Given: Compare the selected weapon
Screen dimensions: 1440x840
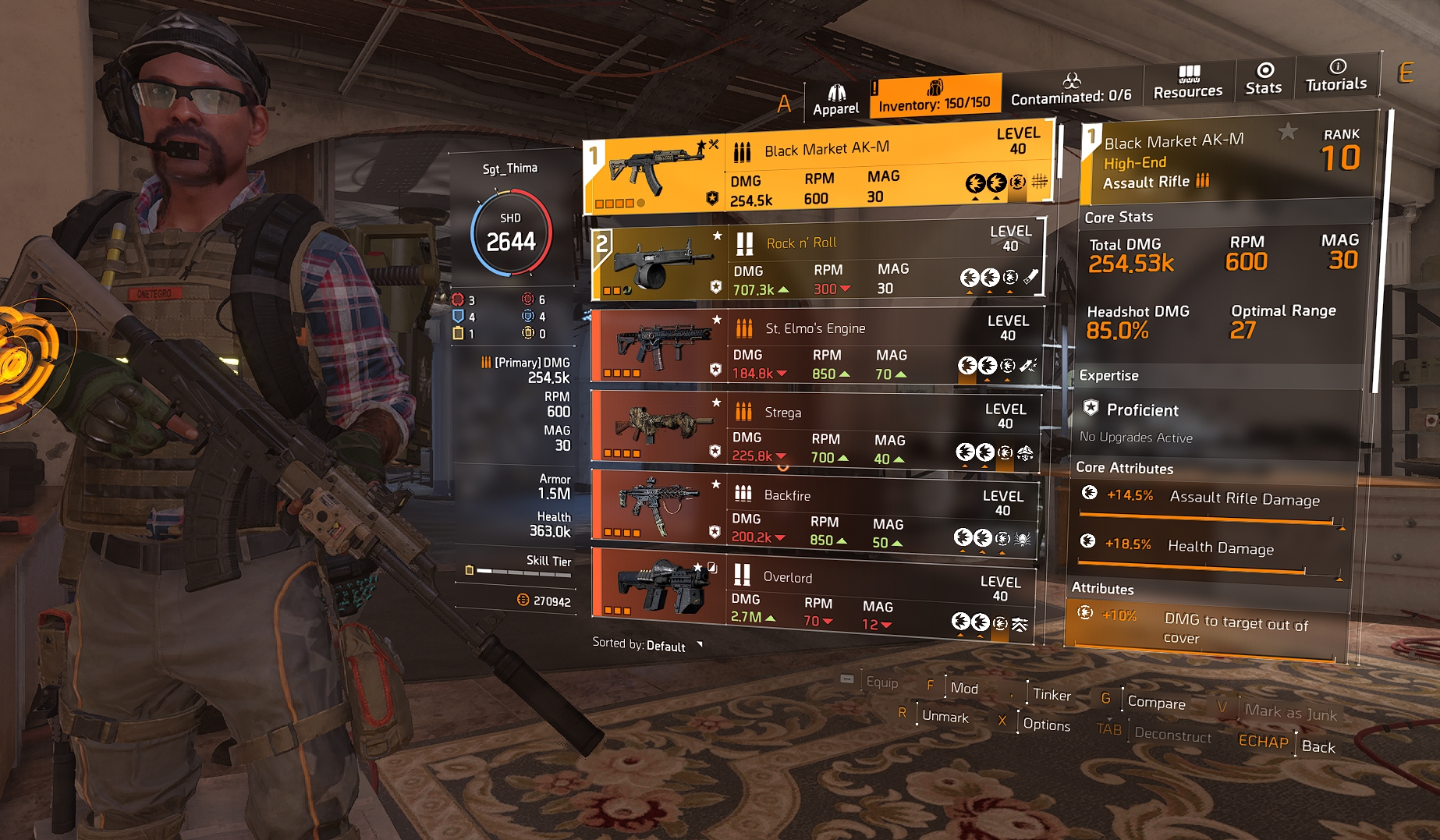Looking at the screenshot, I should pos(1156,702).
